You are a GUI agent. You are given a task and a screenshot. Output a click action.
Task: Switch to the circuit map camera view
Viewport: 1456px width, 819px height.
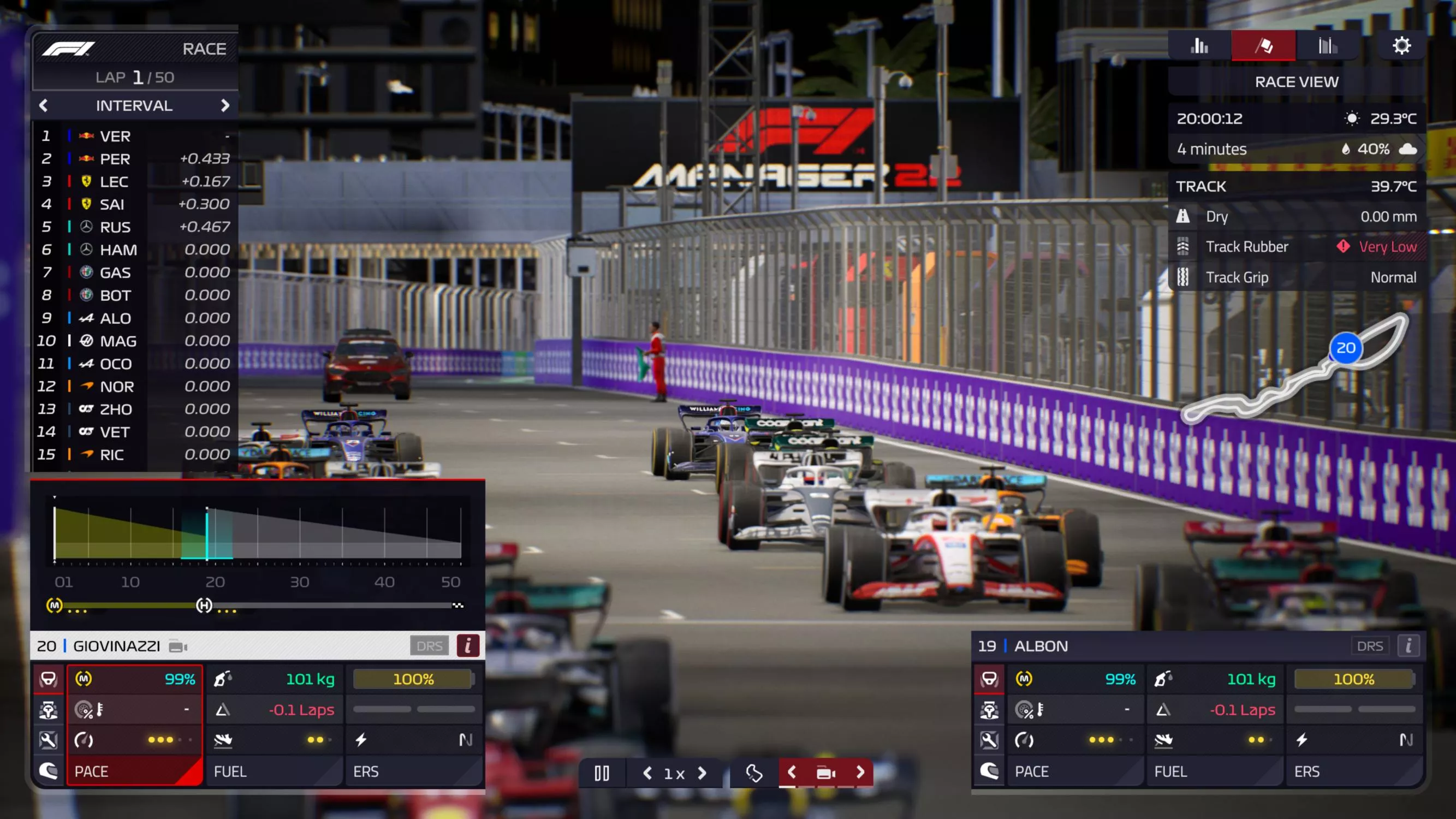753,773
